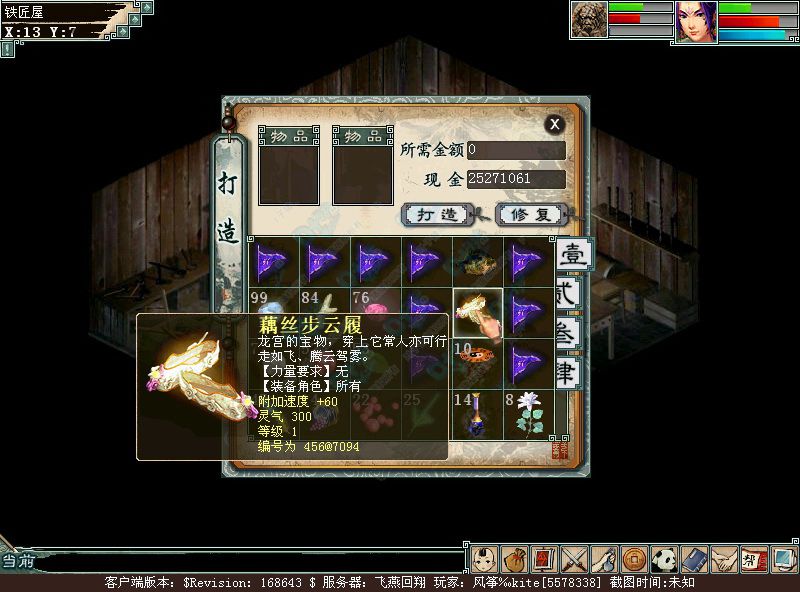The width and height of the screenshot is (800, 592).
Task: Click the 修复 repair button
Action: pos(530,214)
